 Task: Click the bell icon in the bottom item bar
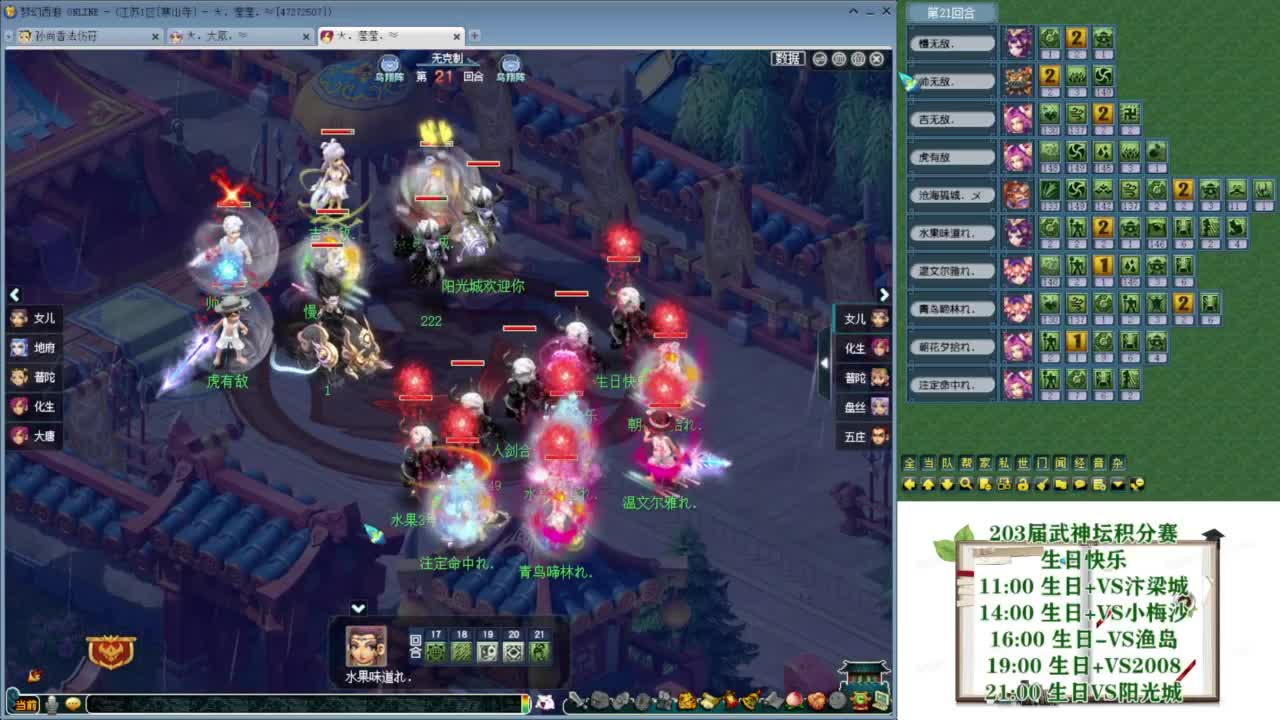[750, 700]
